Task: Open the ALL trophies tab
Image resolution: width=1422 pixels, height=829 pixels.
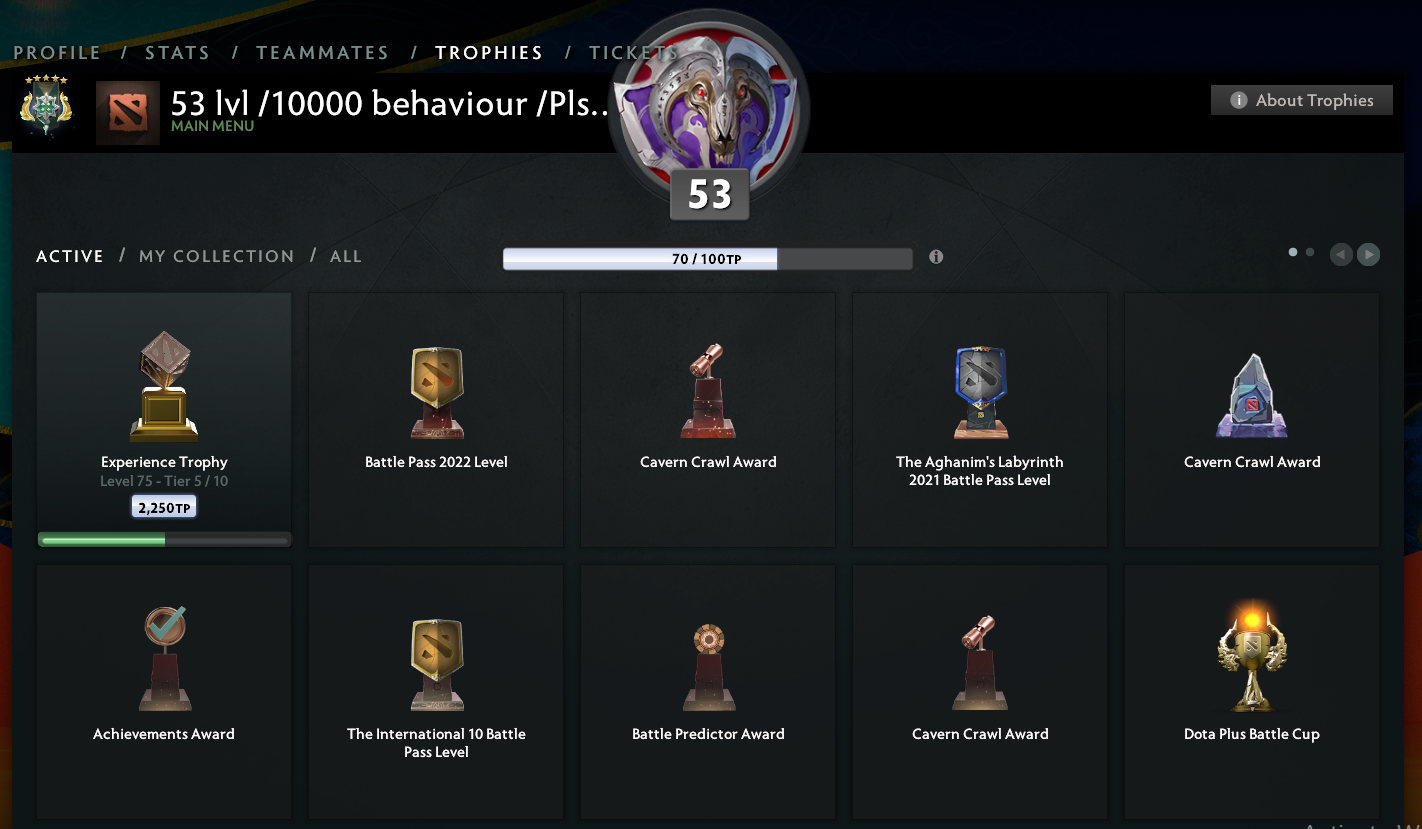Action: click(346, 256)
